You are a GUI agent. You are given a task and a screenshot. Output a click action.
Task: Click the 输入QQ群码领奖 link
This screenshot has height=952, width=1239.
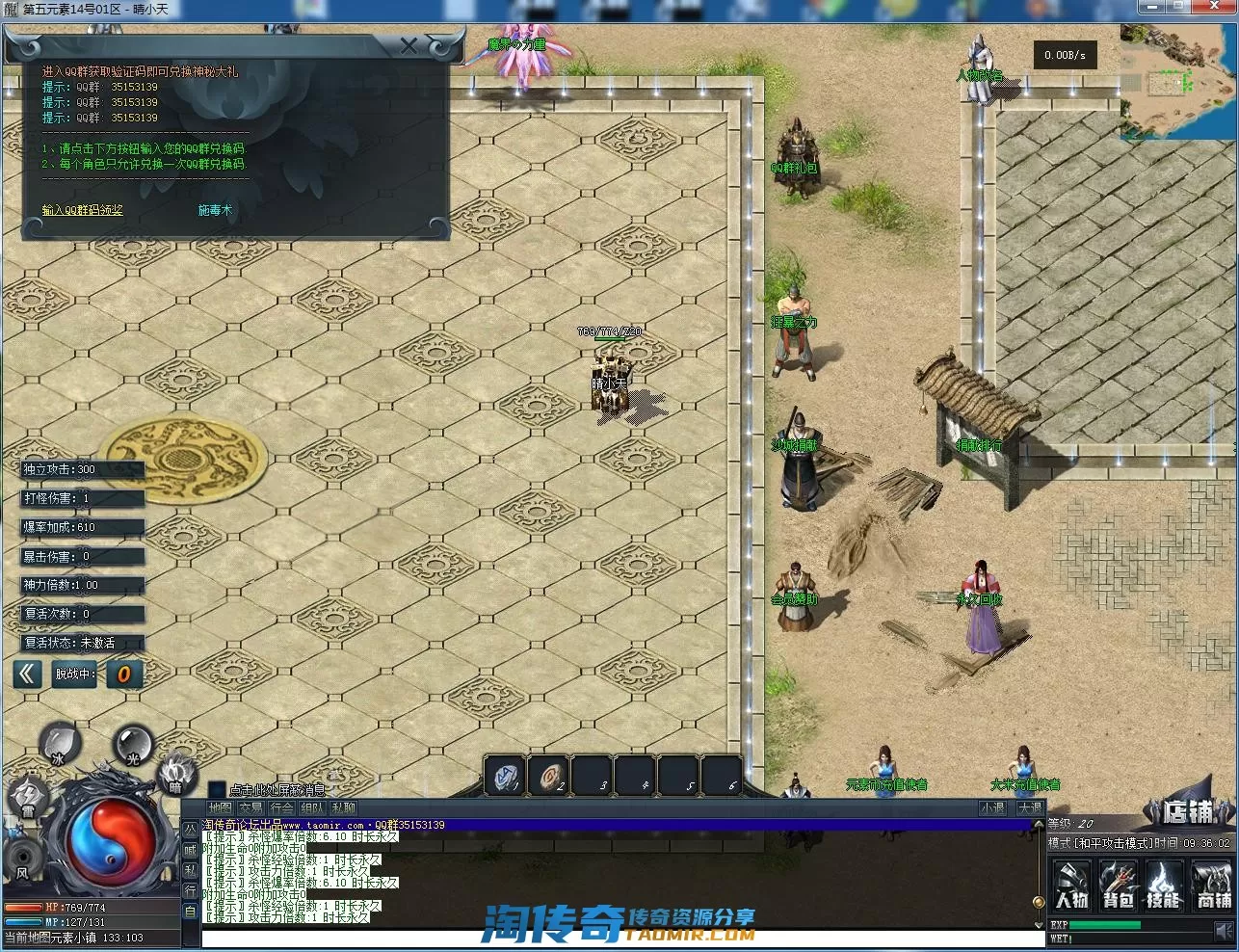pos(83,210)
